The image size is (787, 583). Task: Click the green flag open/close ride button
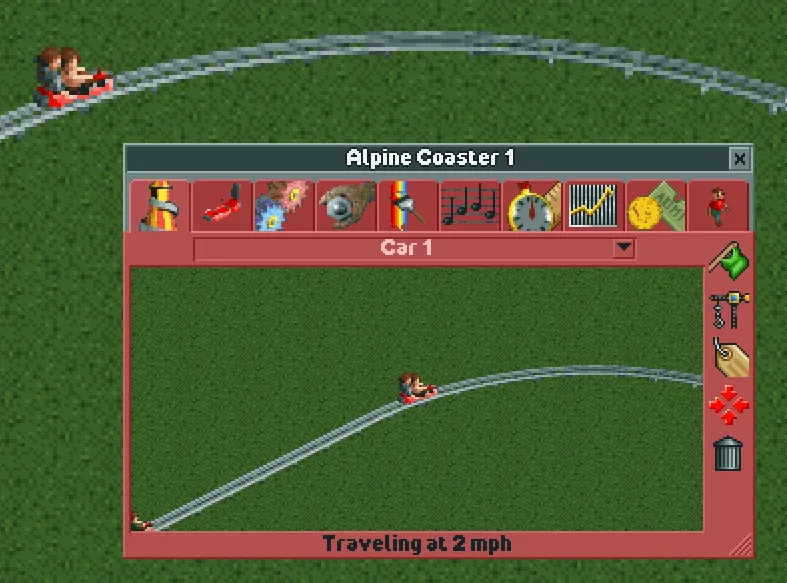click(729, 259)
